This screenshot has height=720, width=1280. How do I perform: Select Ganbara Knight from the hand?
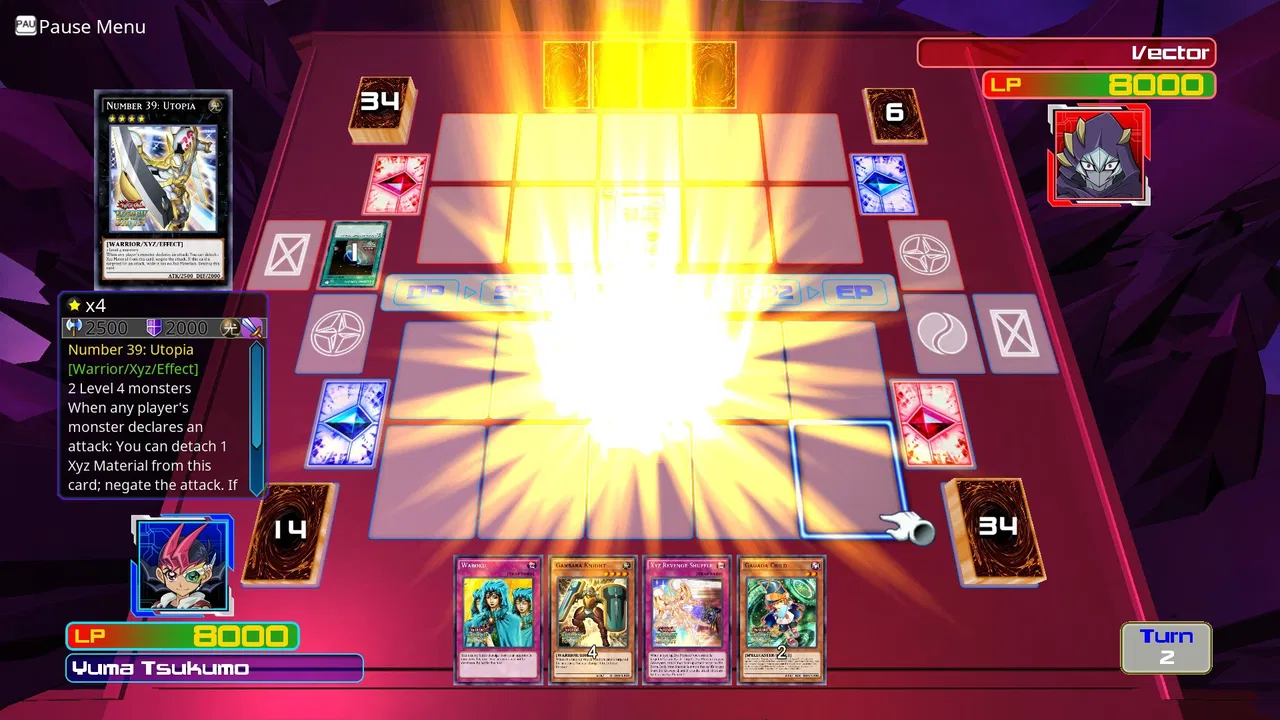point(592,620)
